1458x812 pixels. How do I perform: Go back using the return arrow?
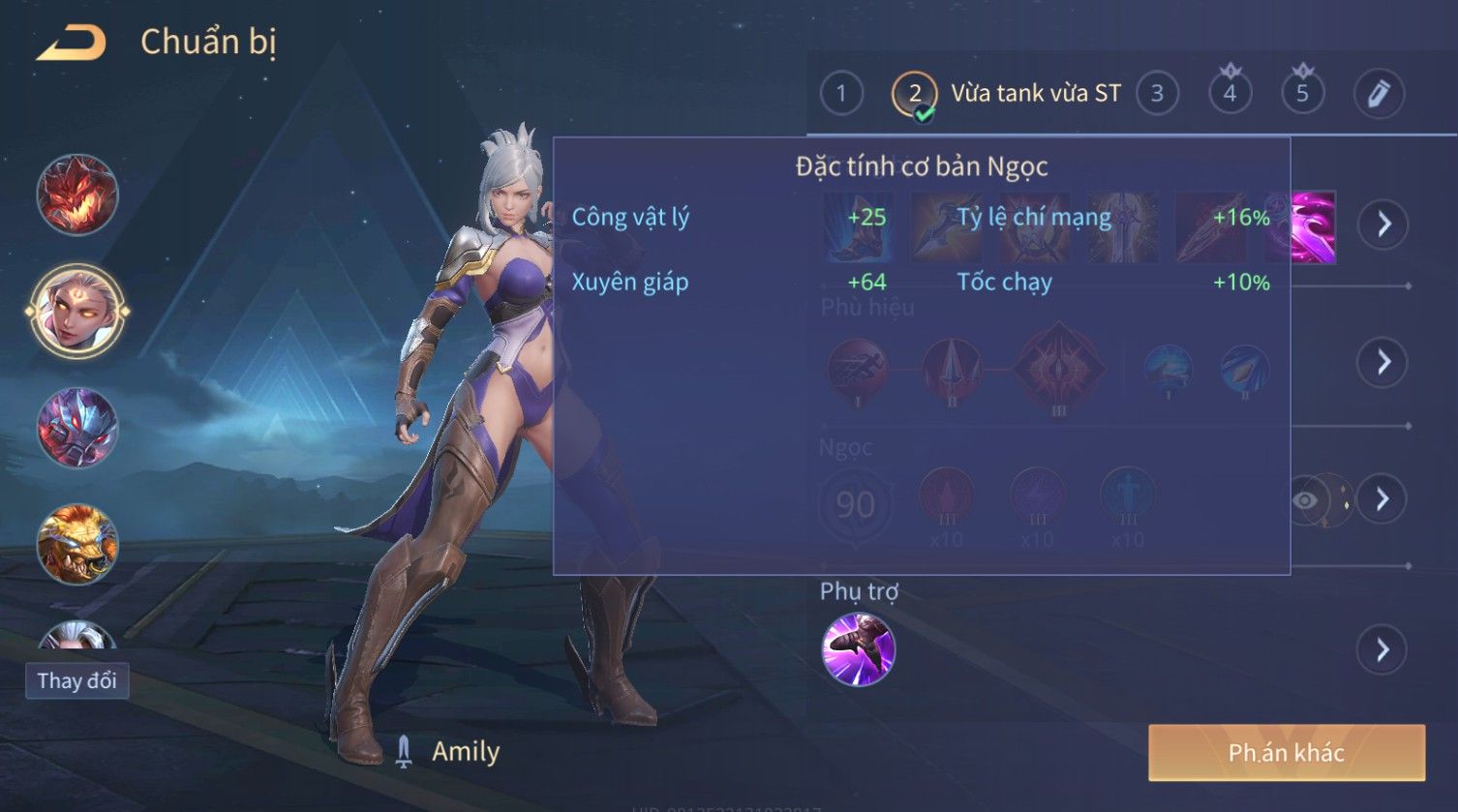pos(72,44)
